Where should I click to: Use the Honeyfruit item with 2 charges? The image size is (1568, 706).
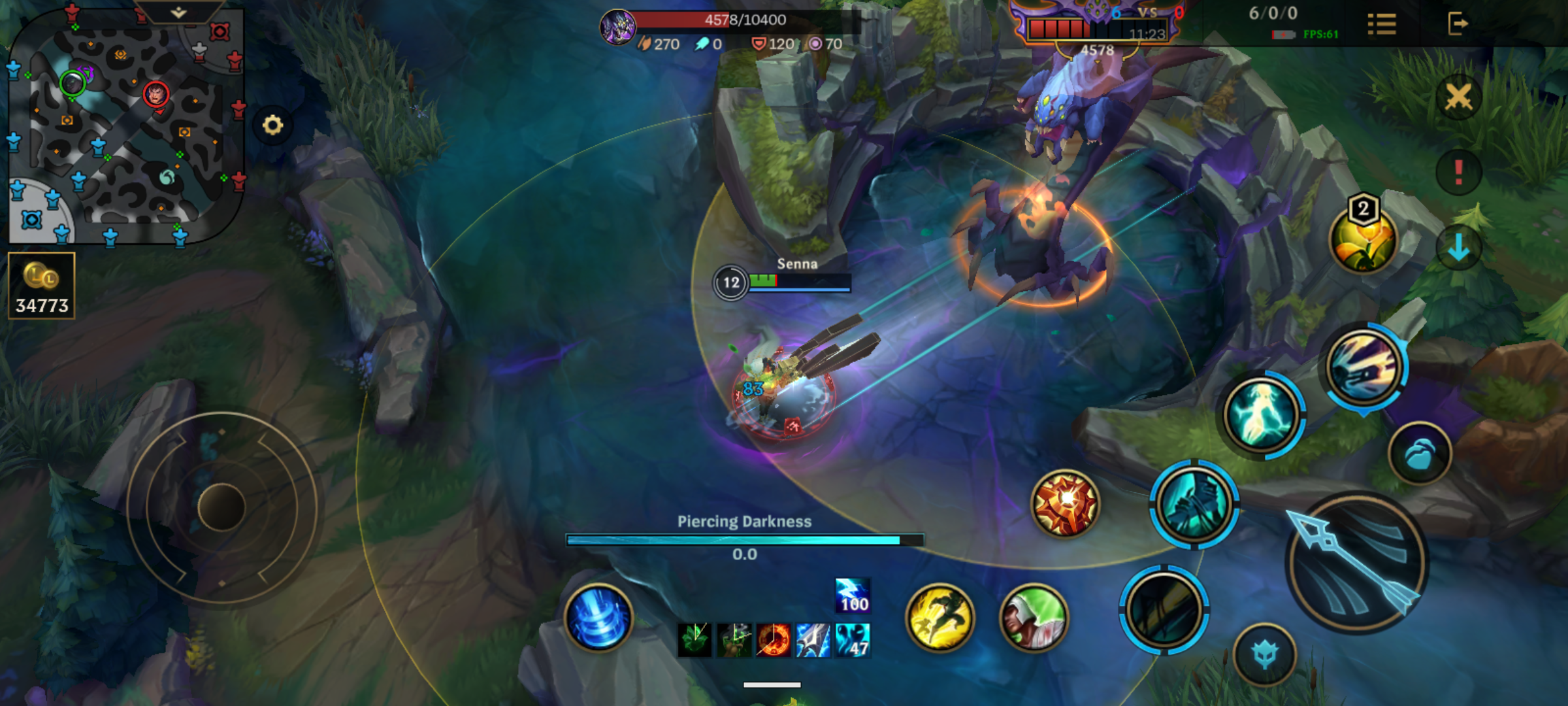point(1363,239)
